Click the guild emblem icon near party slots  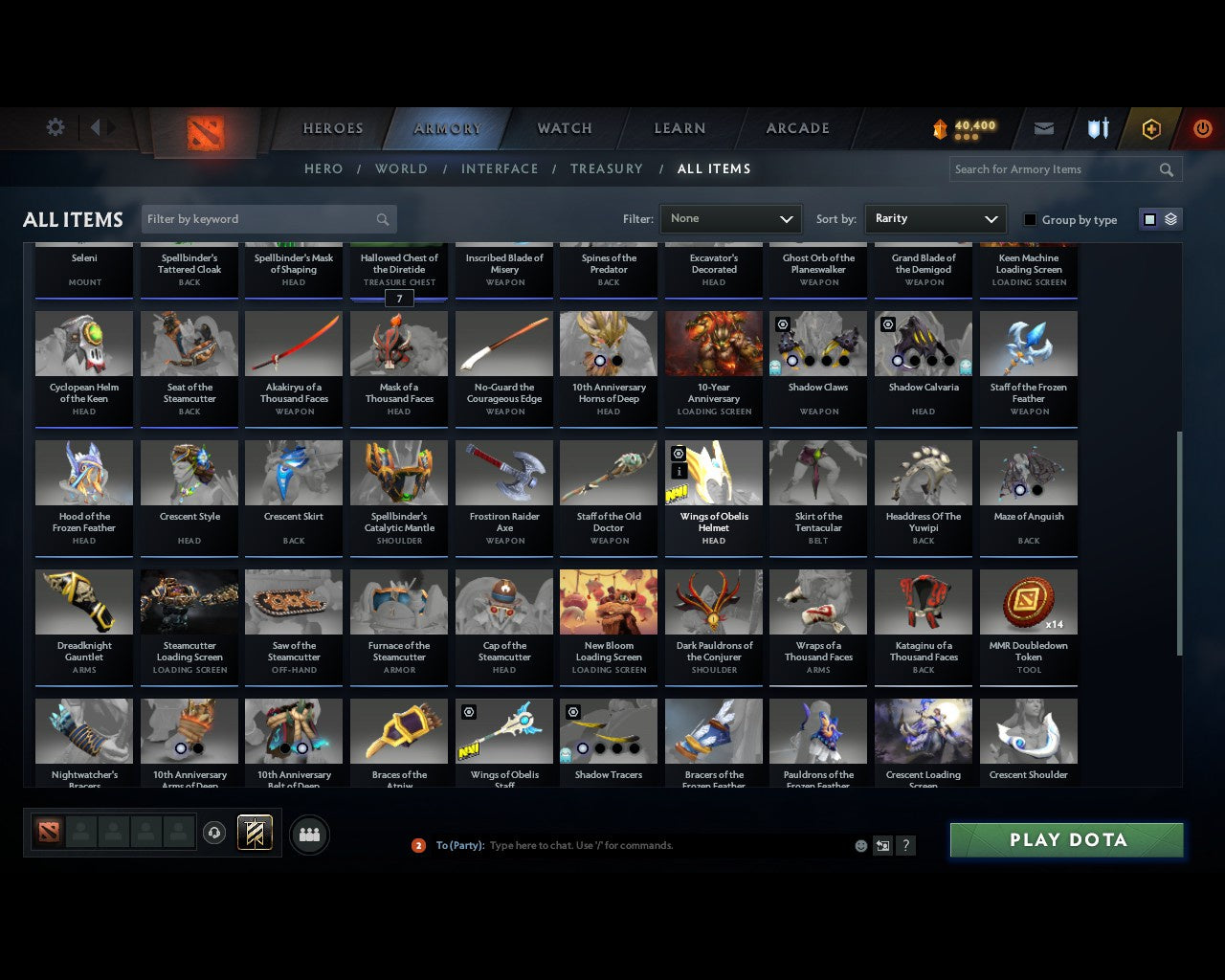256,833
